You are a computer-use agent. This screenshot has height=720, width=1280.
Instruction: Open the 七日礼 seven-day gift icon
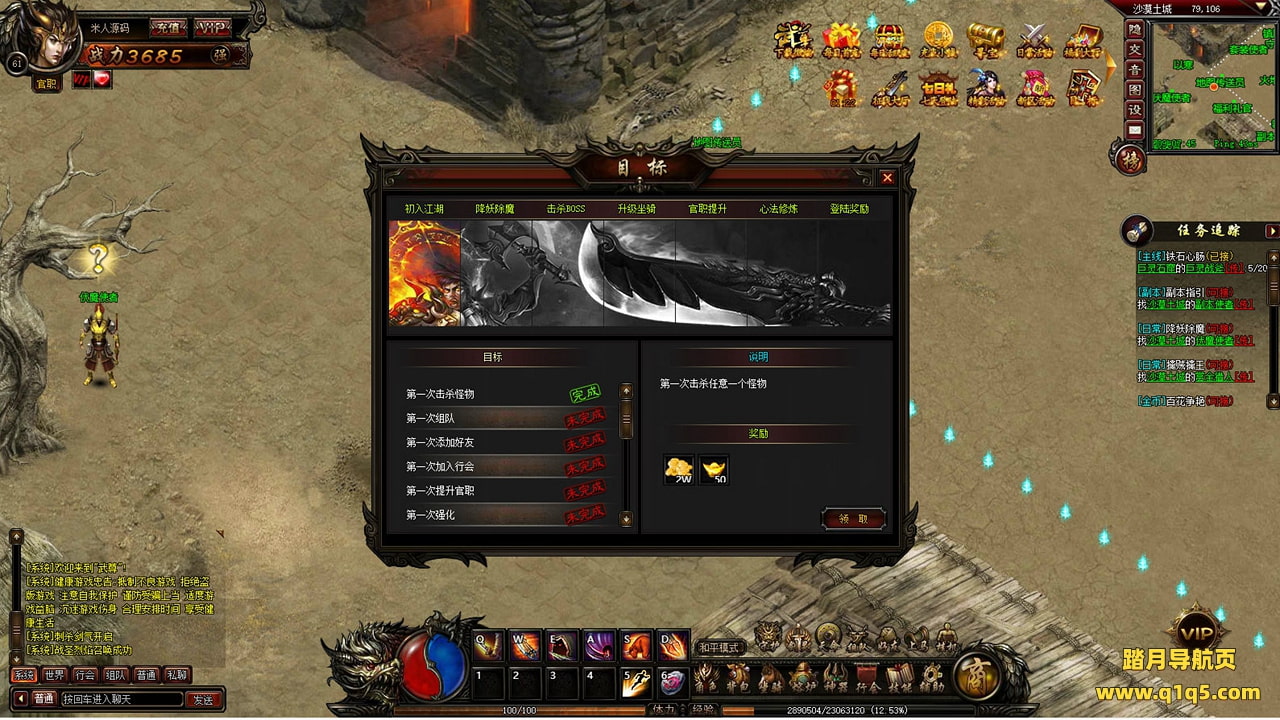[938, 89]
